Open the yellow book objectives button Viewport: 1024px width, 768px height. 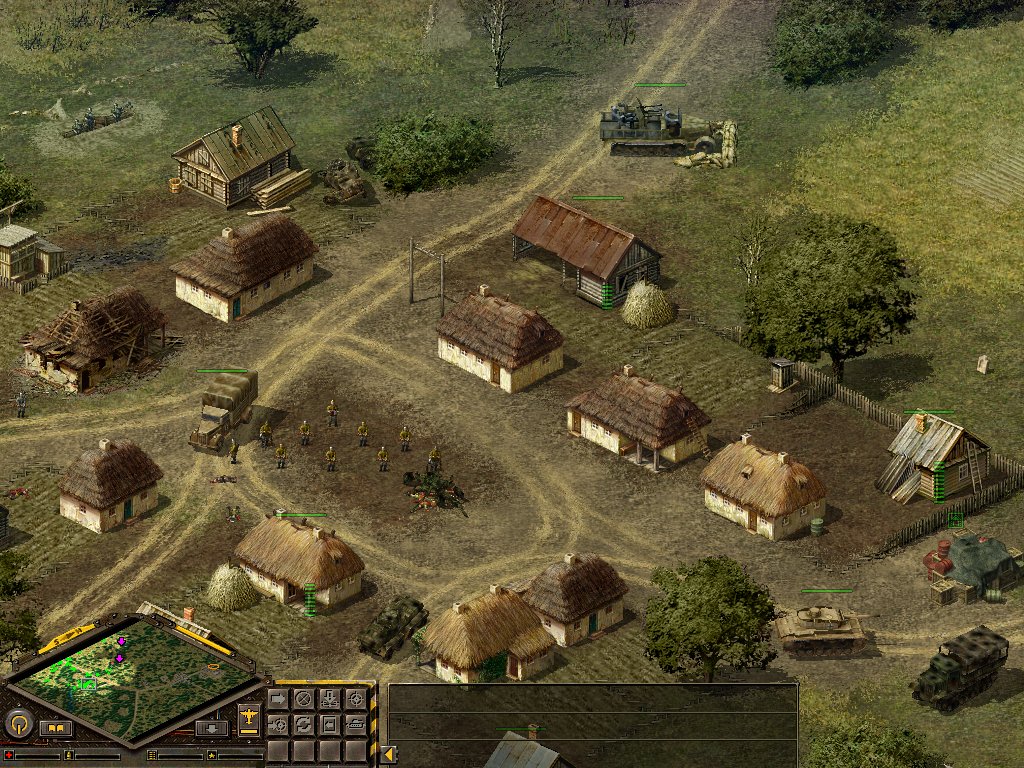(x=56, y=728)
